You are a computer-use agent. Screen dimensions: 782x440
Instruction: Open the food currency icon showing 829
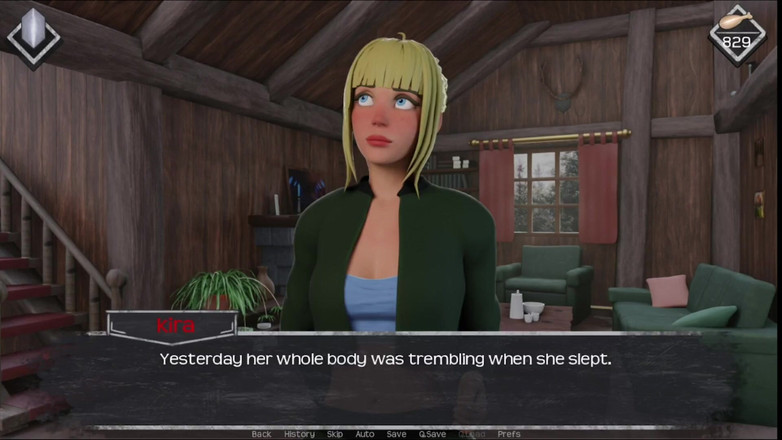click(x=737, y=33)
